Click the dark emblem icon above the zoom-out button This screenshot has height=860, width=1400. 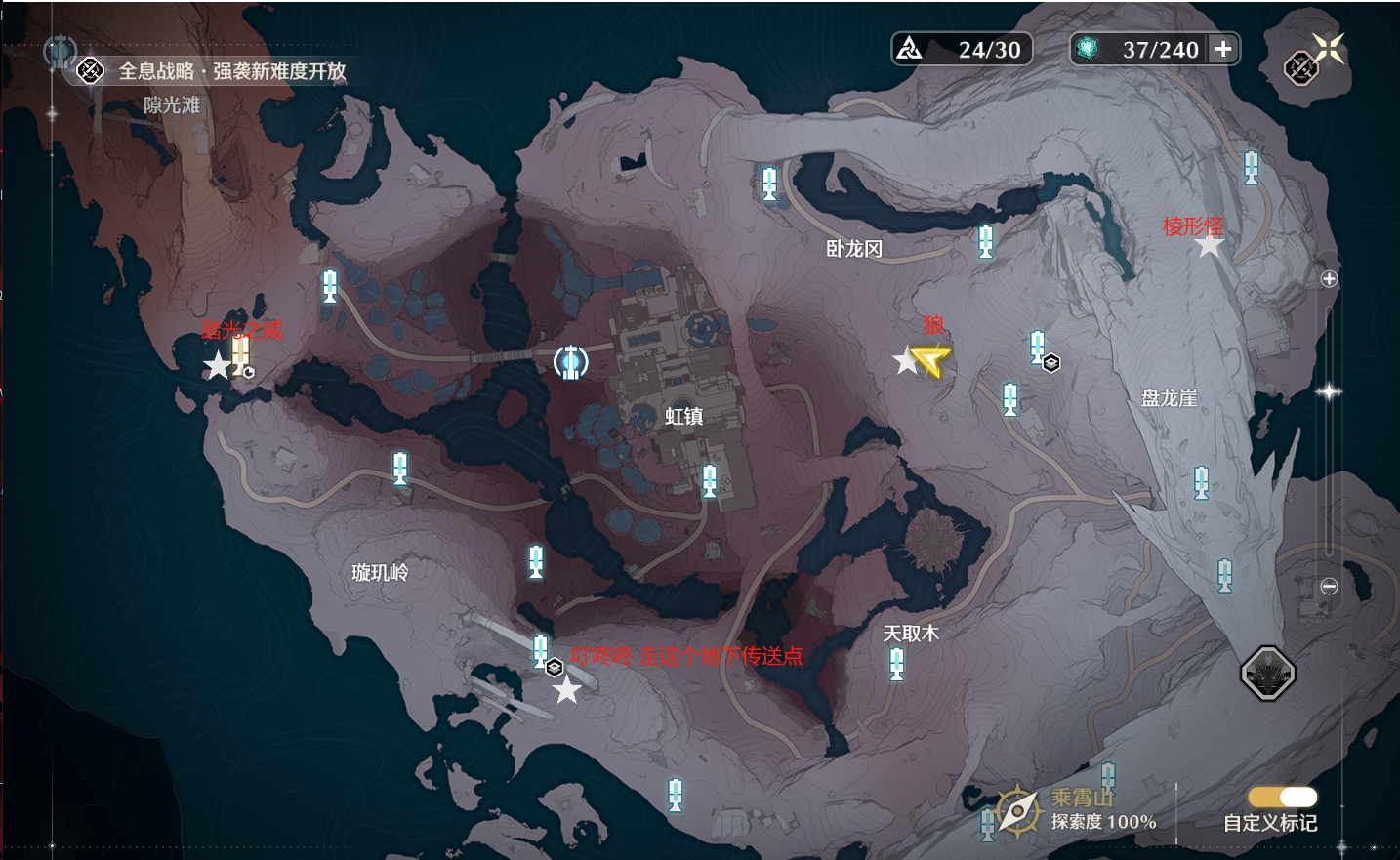coord(1267,671)
